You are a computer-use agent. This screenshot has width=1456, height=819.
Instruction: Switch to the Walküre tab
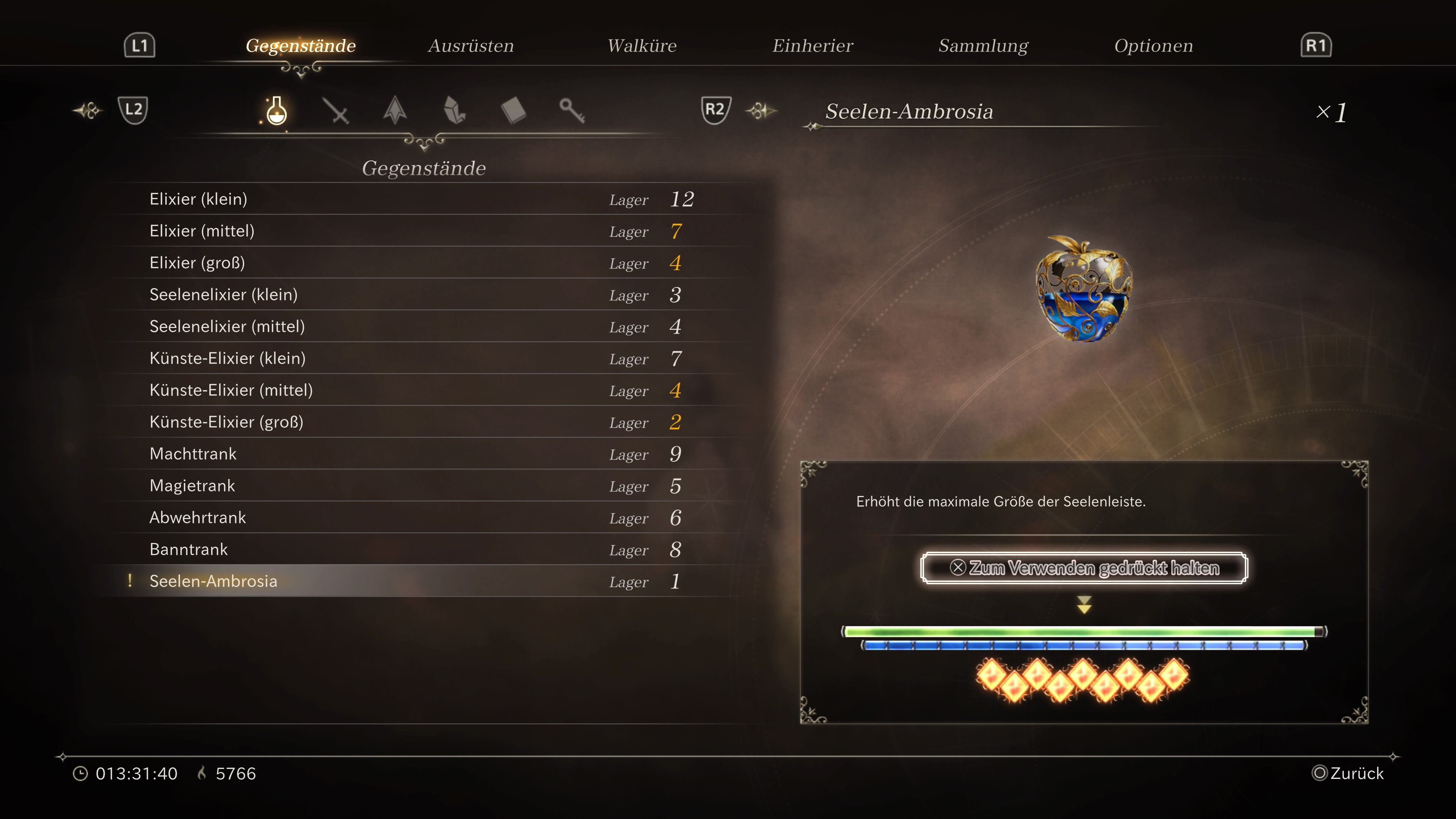pyautogui.click(x=642, y=46)
